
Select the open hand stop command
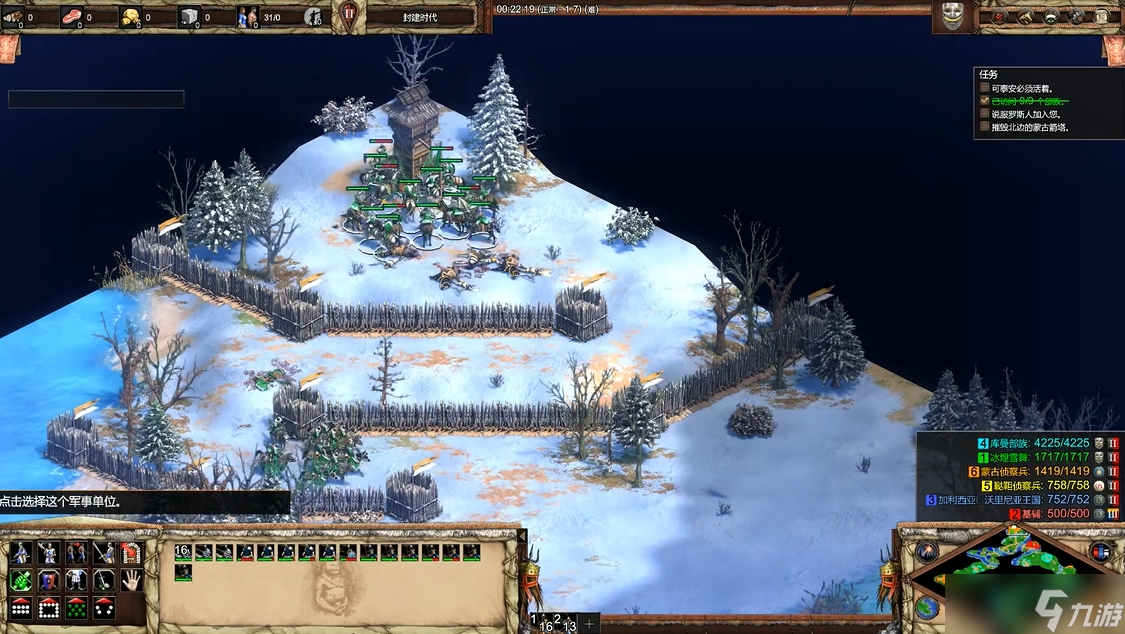point(132,580)
